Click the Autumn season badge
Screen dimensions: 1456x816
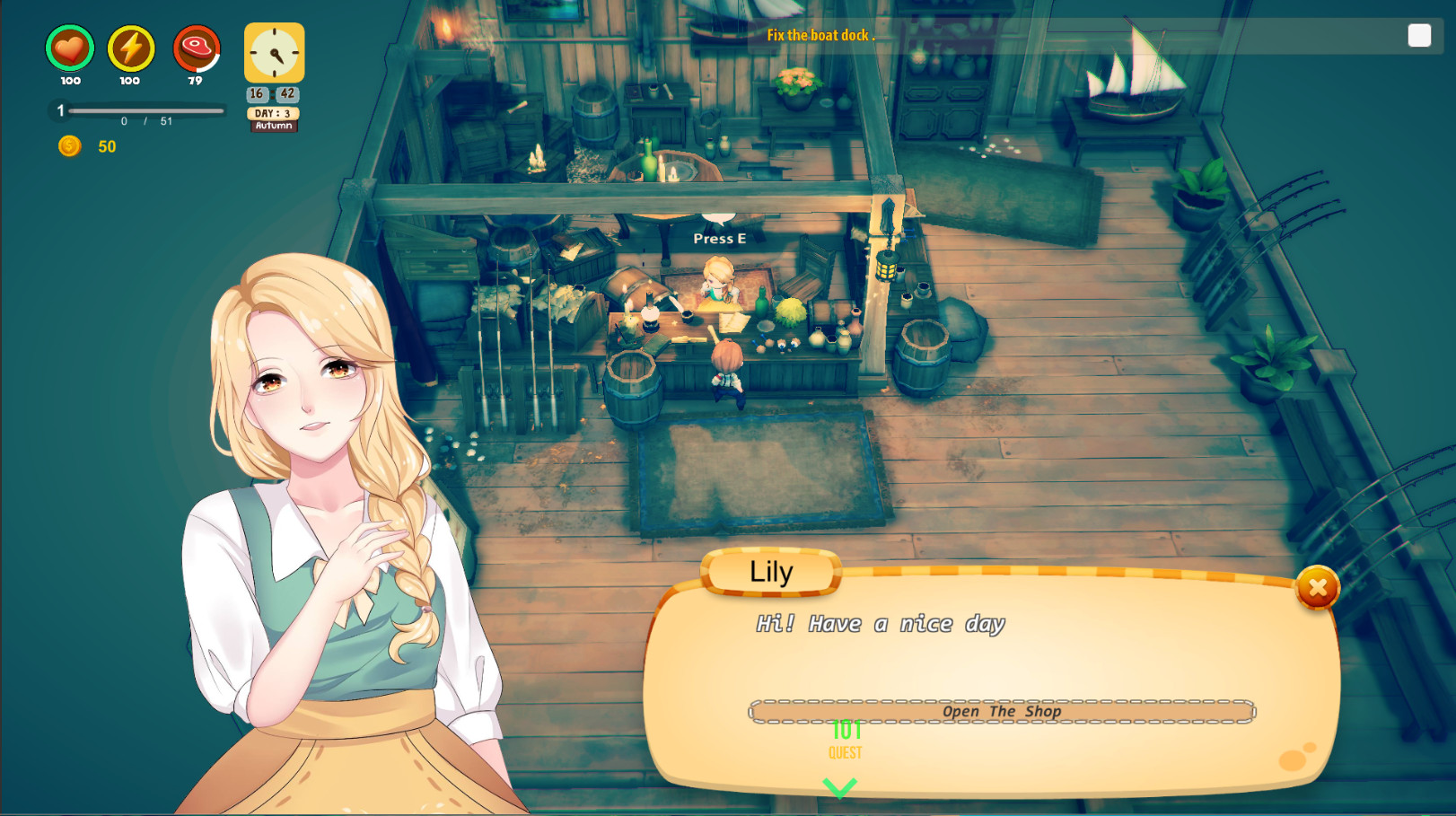click(274, 126)
